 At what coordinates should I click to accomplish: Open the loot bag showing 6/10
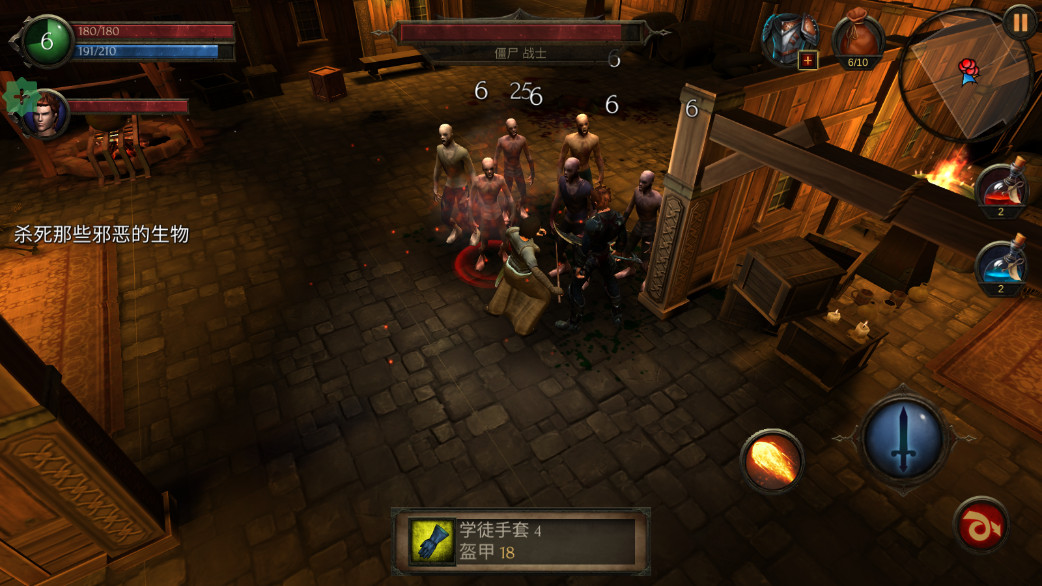(x=857, y=39)
